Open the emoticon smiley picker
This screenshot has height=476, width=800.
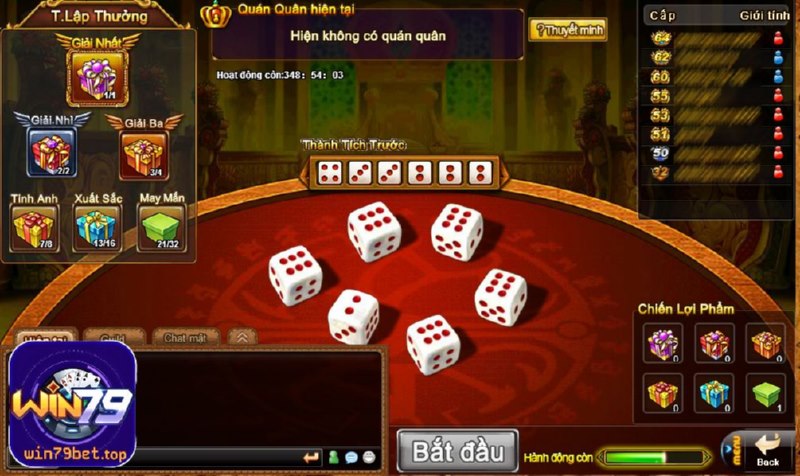pos(370,458)
